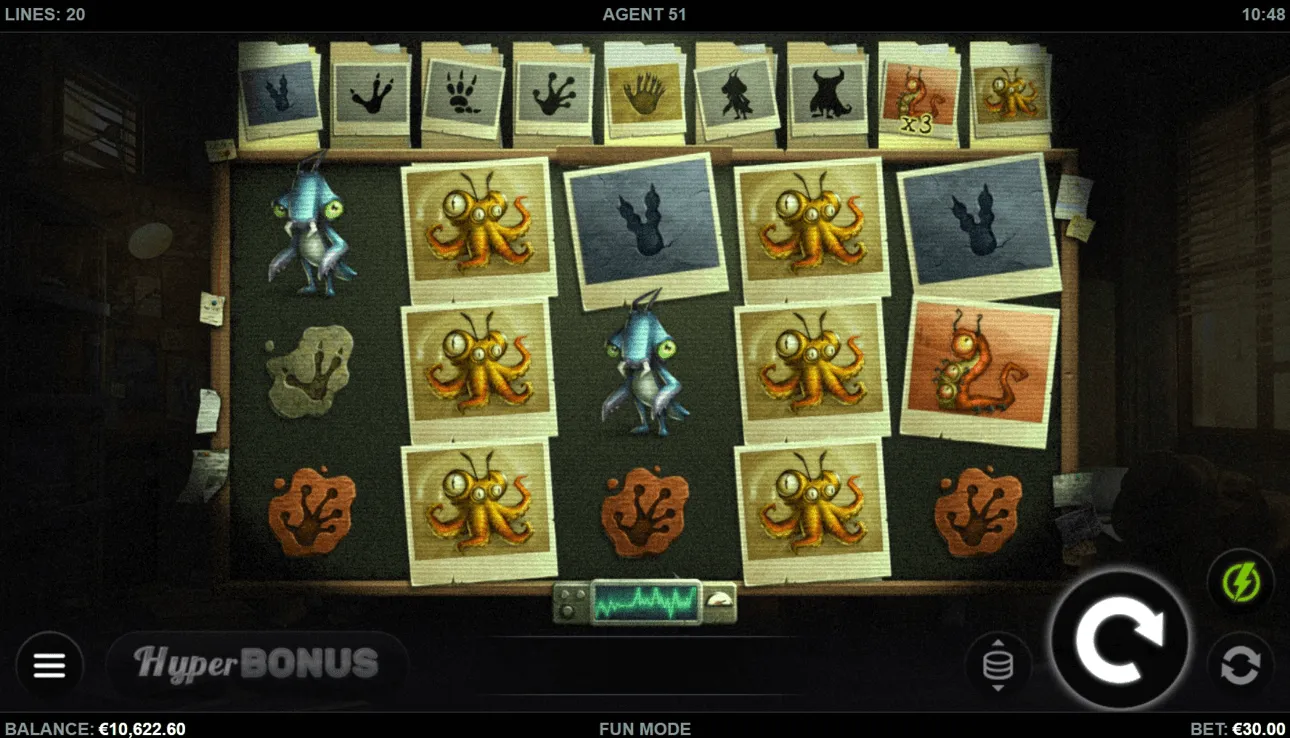Image resolution: width=1290 pixels, height=738 pixels.
Task: Click the x3 worm multiplier polaroid in paytable row
Action: click(x=918, y=93)
